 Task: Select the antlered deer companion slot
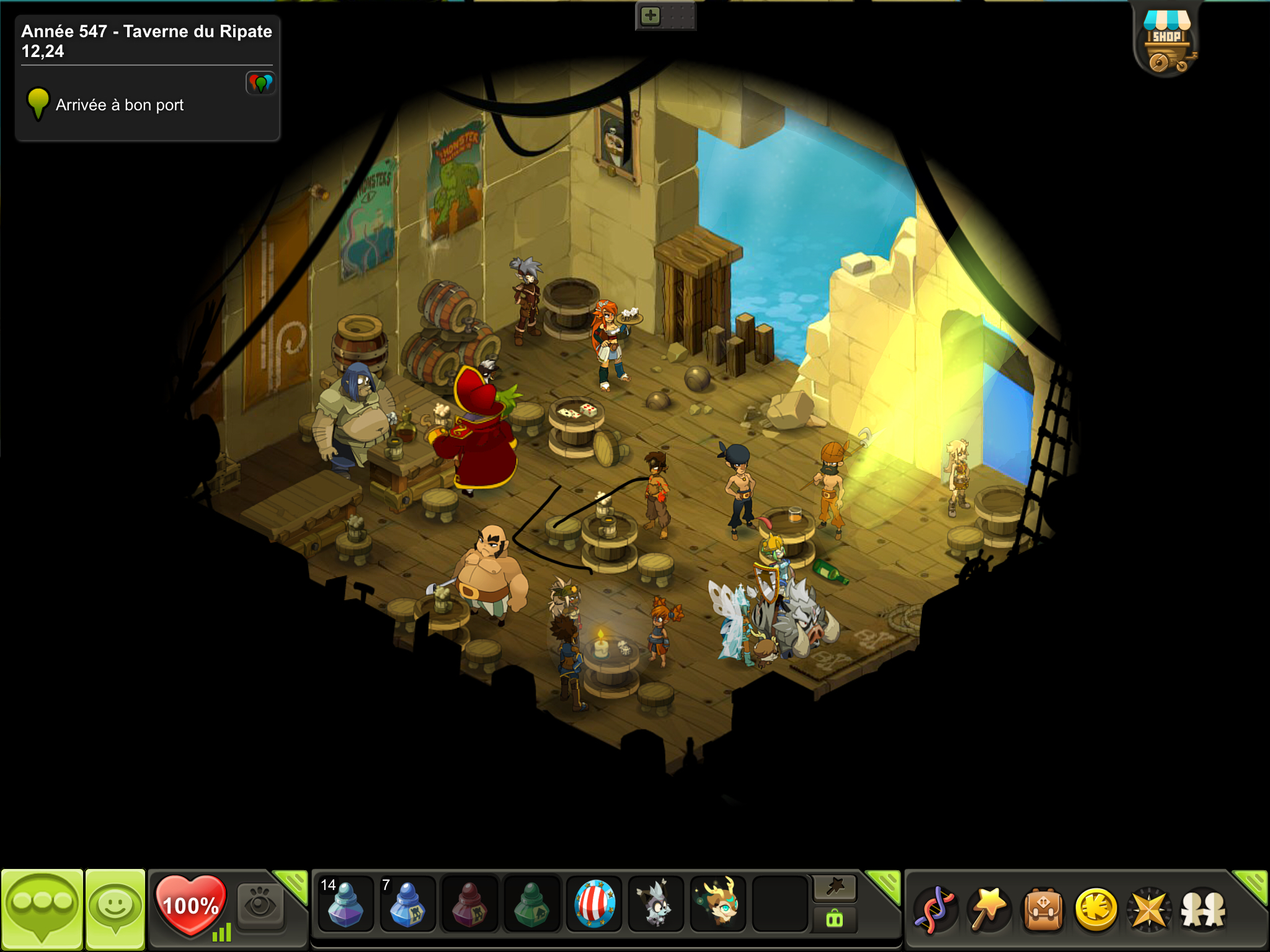pos(718,905)
